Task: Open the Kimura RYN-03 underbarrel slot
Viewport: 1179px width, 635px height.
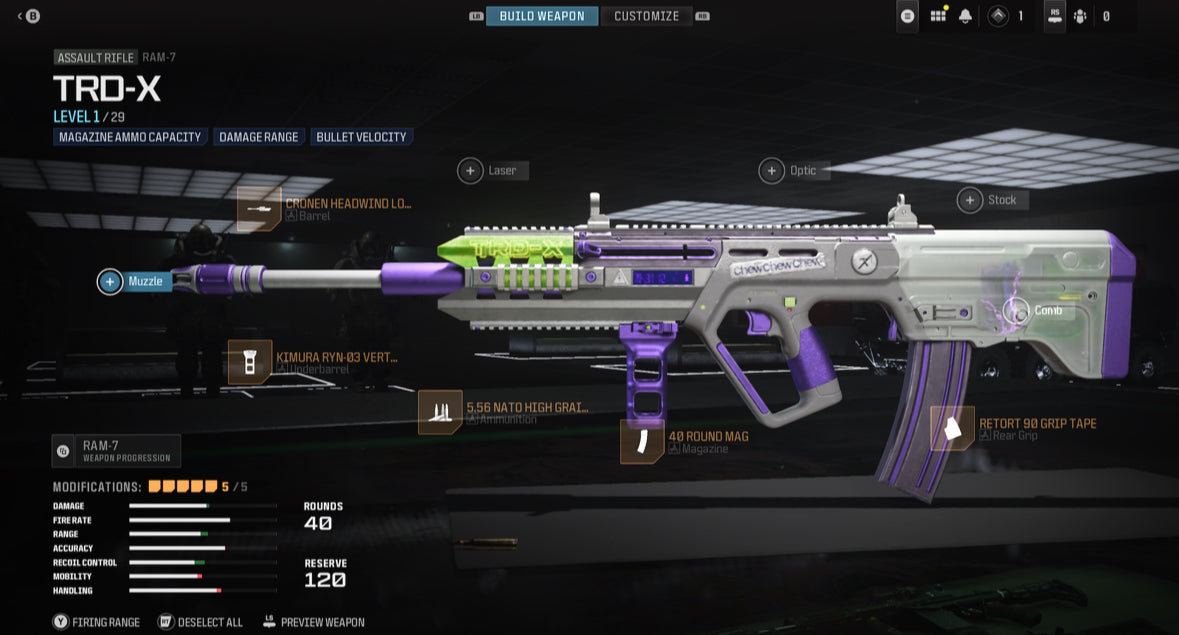Action: click(250, 362)
